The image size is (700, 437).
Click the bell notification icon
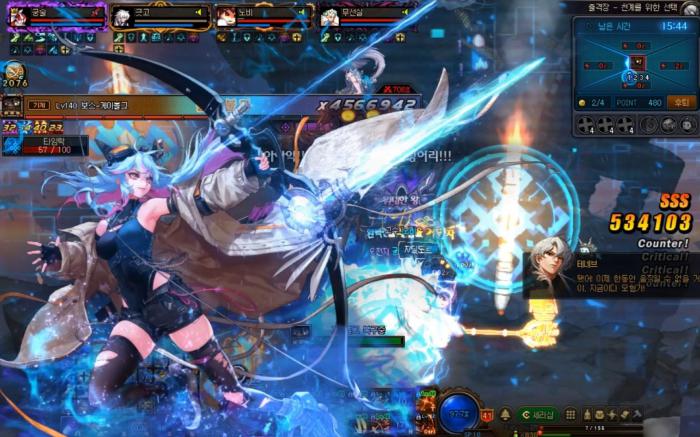click(x=506, y=414)
